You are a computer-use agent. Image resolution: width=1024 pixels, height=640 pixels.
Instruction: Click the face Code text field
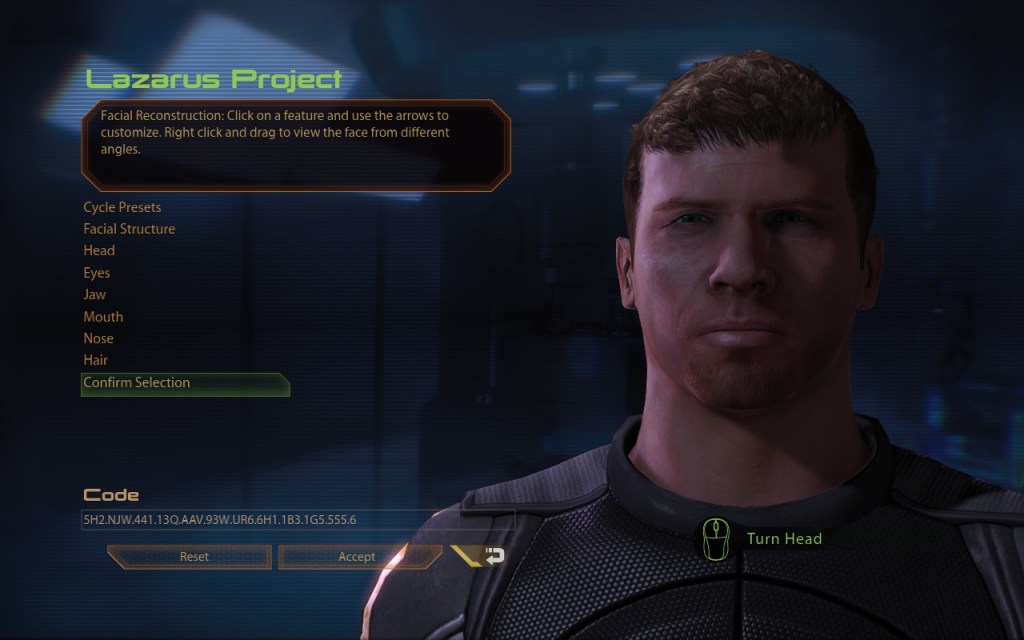click(297, 520)
